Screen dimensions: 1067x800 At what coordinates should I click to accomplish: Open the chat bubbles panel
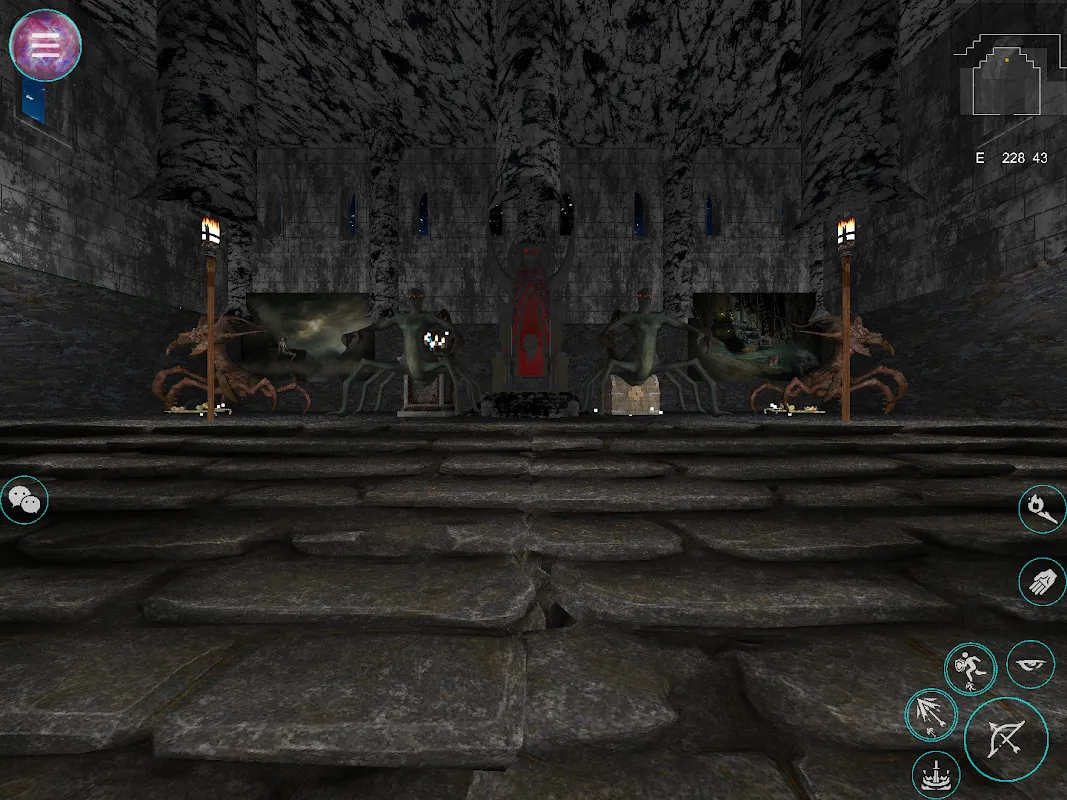(23, 500)
